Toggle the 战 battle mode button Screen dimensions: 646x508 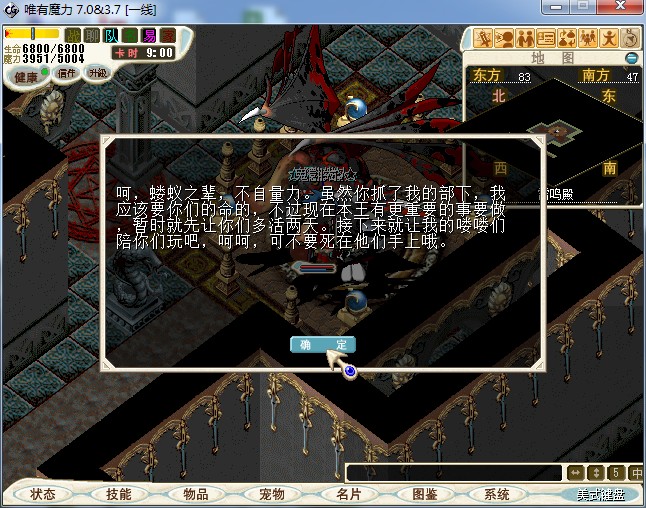click(73, 36)
